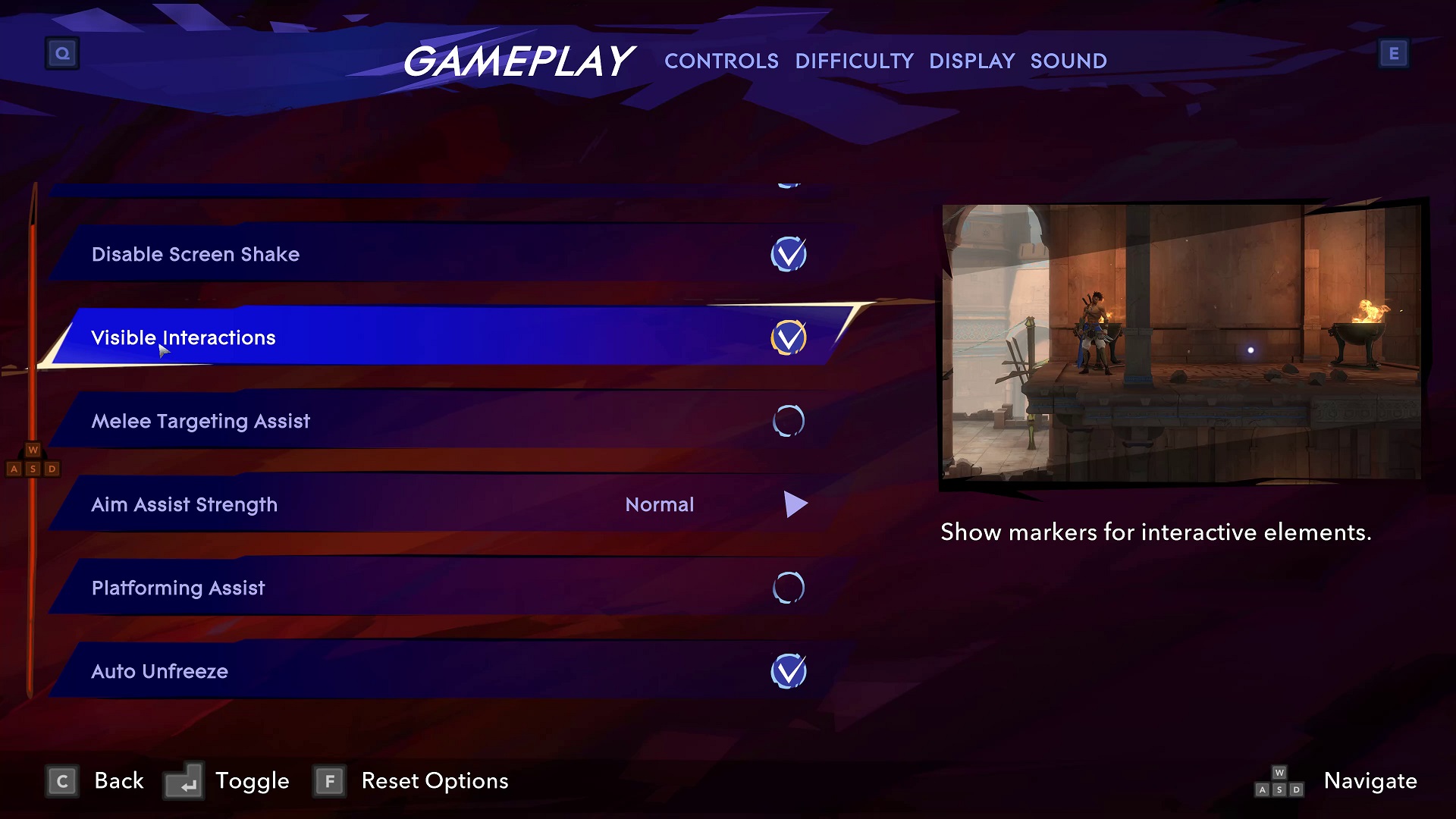Select the SOUND tab

1068,61
